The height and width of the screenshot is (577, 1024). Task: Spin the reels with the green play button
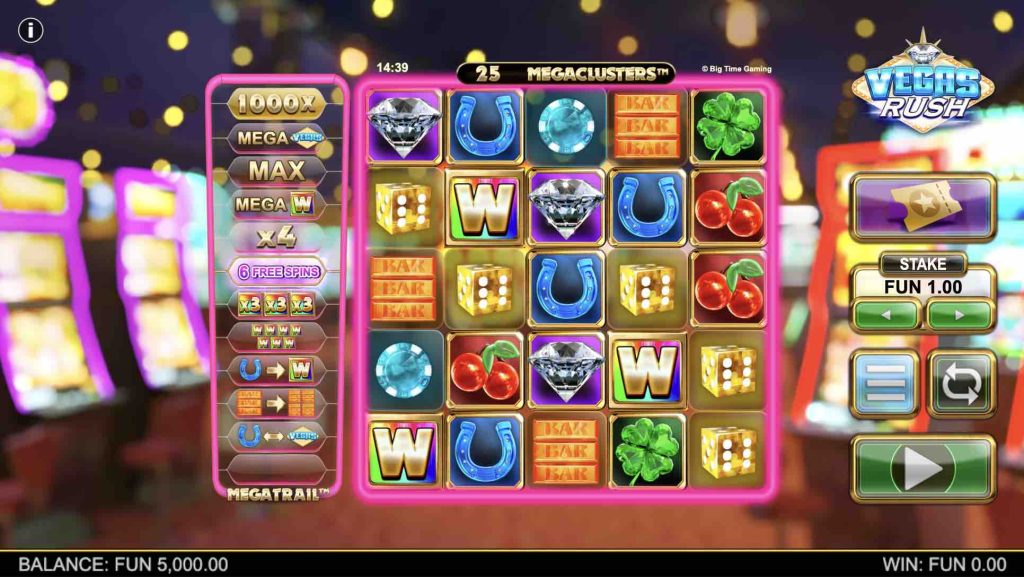922,468
